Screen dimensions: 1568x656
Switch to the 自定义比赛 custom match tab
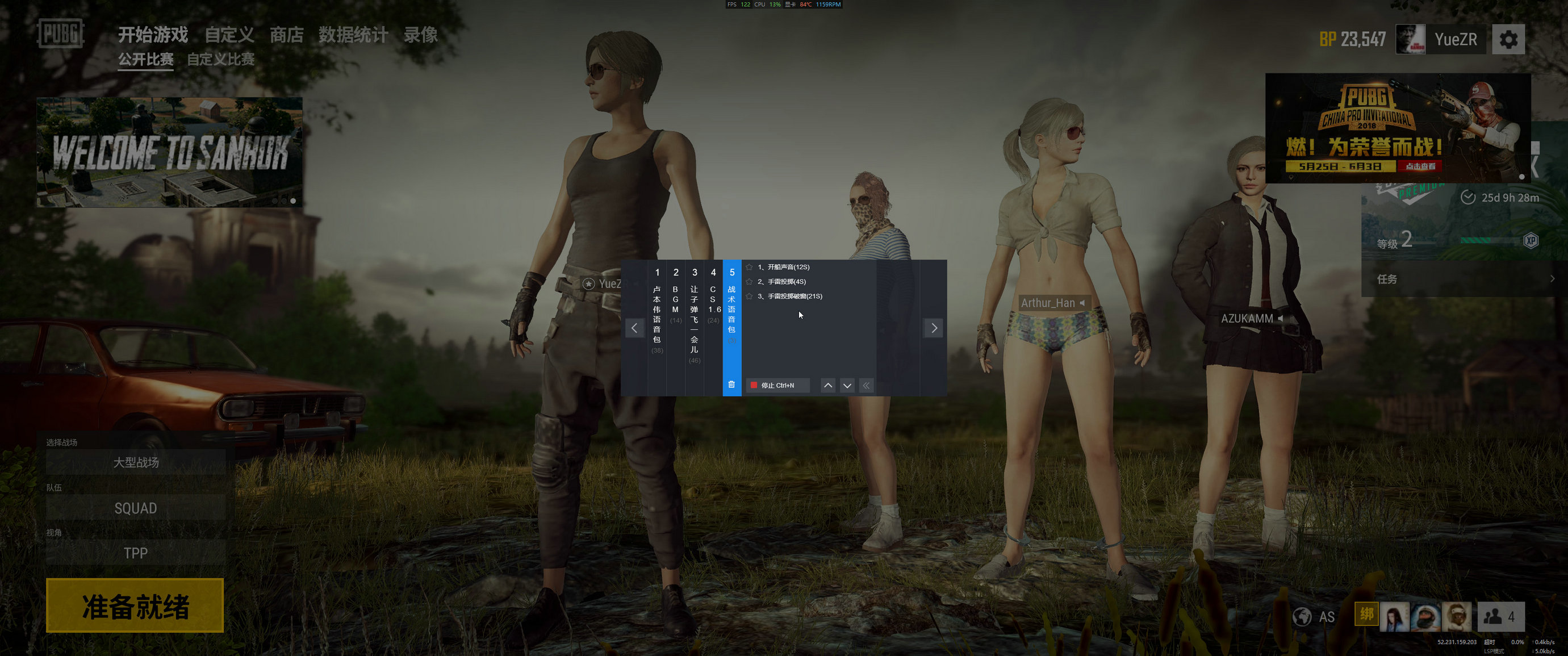pyautogui.click(x=220, y=60)
